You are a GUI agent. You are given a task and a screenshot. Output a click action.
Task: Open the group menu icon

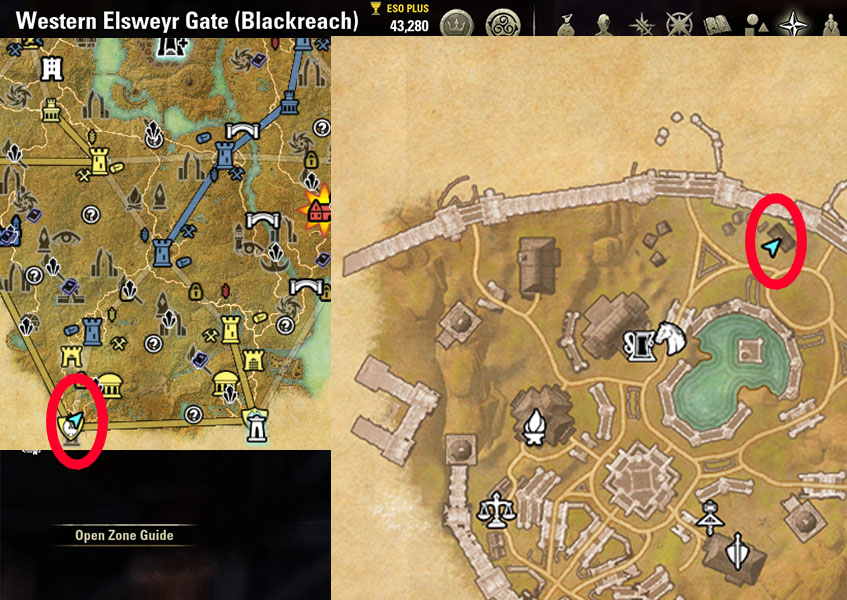(832, 22)
